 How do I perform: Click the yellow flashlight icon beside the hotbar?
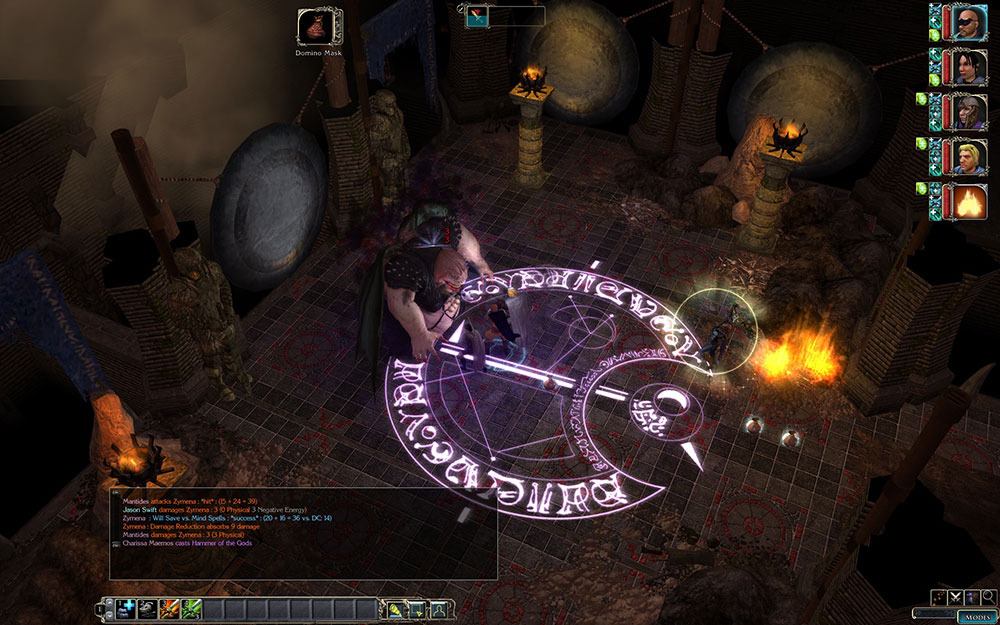tap(396, 608)
